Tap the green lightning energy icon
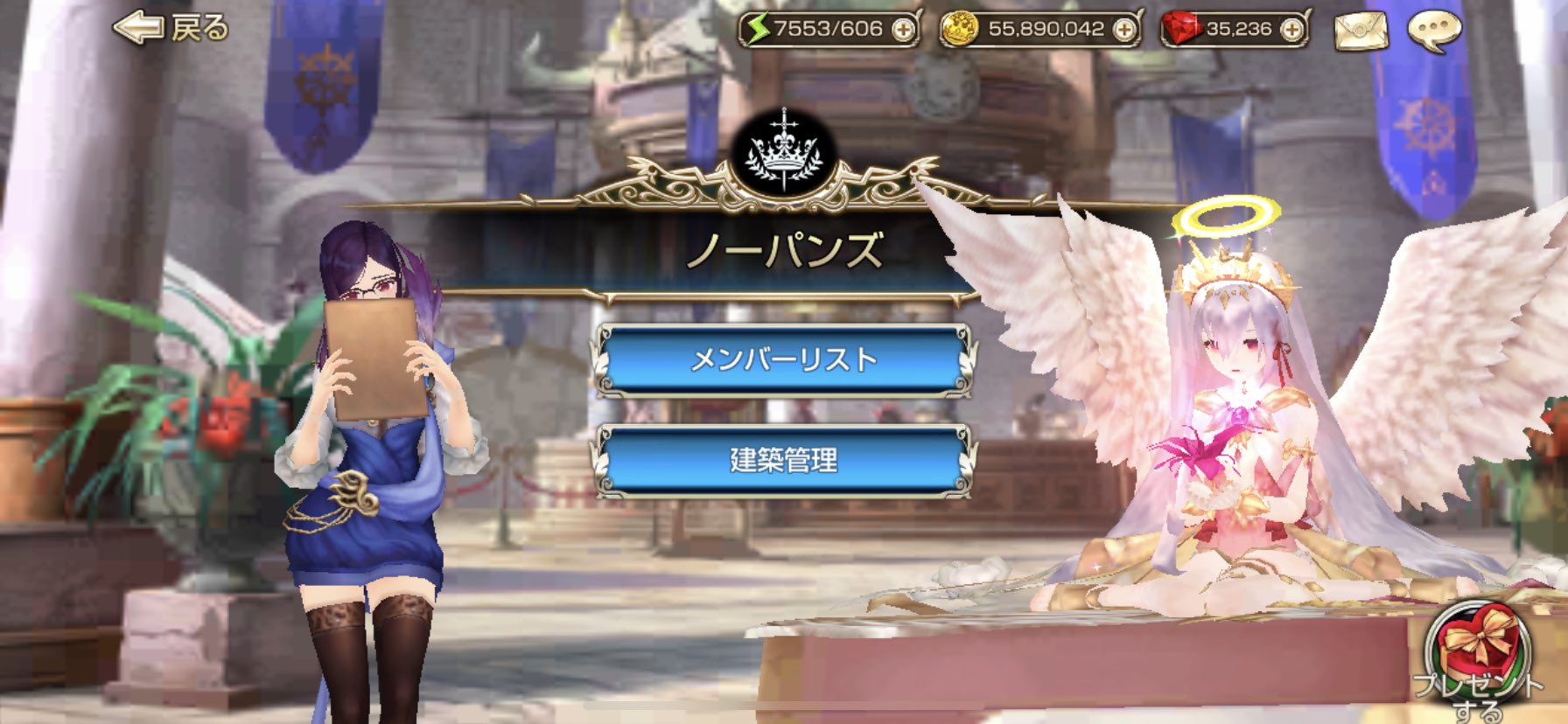Viewport: 1568px width, 724px height. (x=760, y=29)
